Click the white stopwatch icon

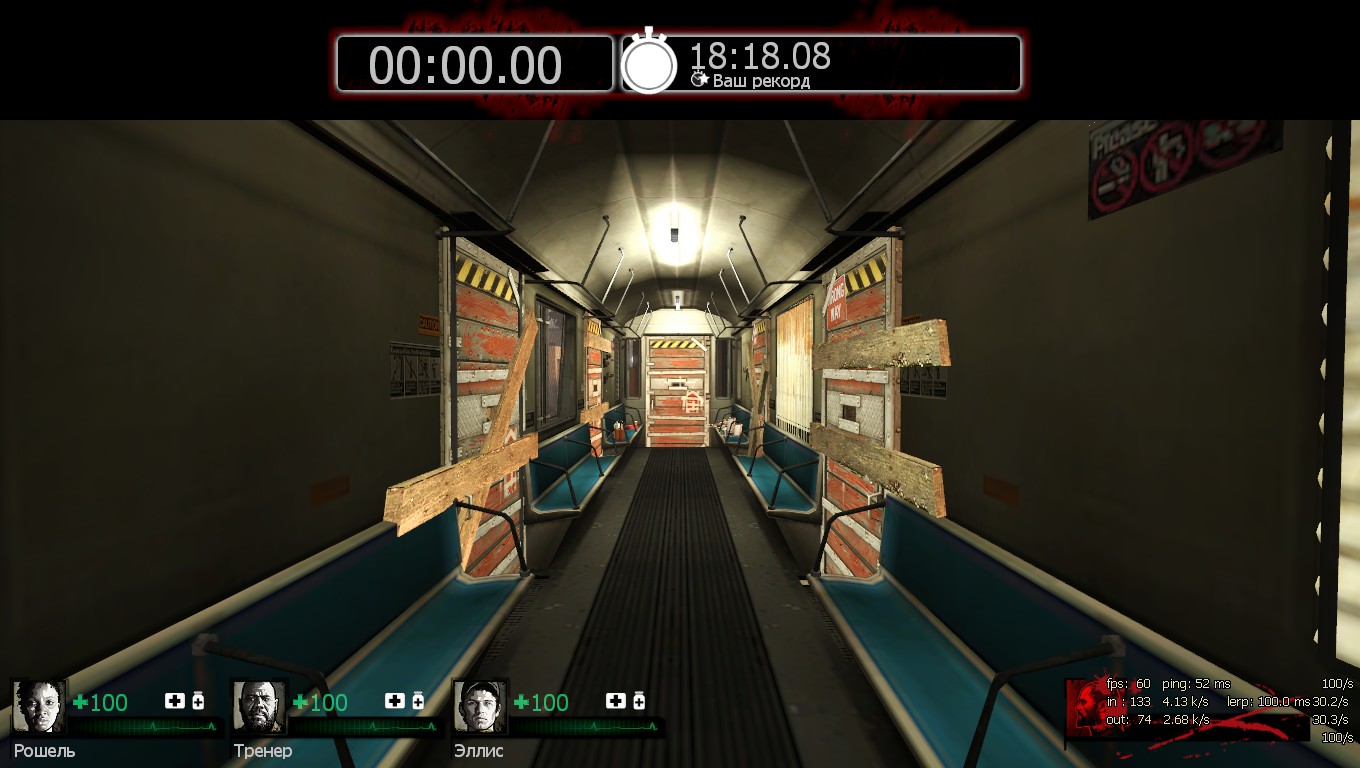tap(649, 63)
